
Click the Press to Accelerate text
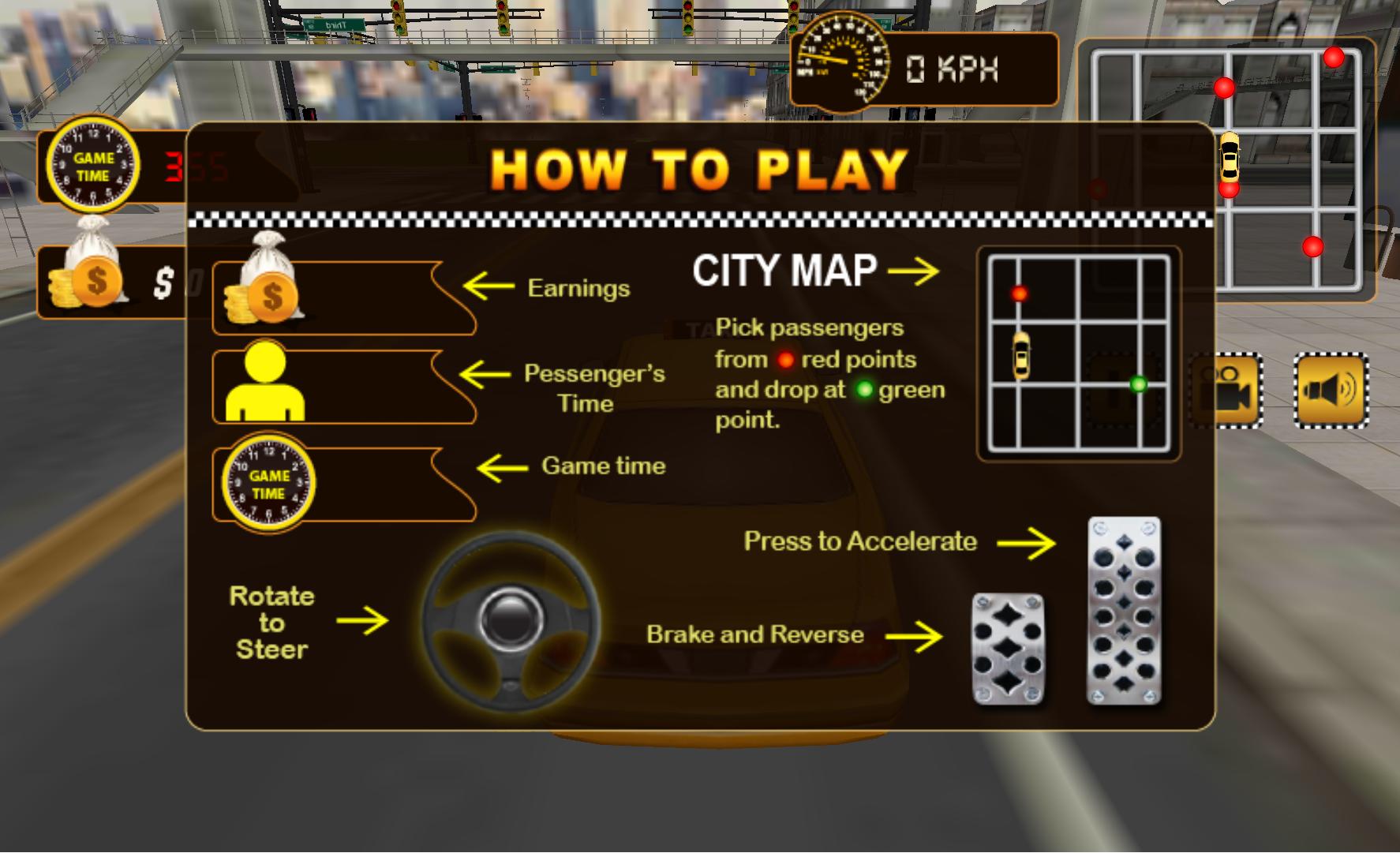pos(859,542)
